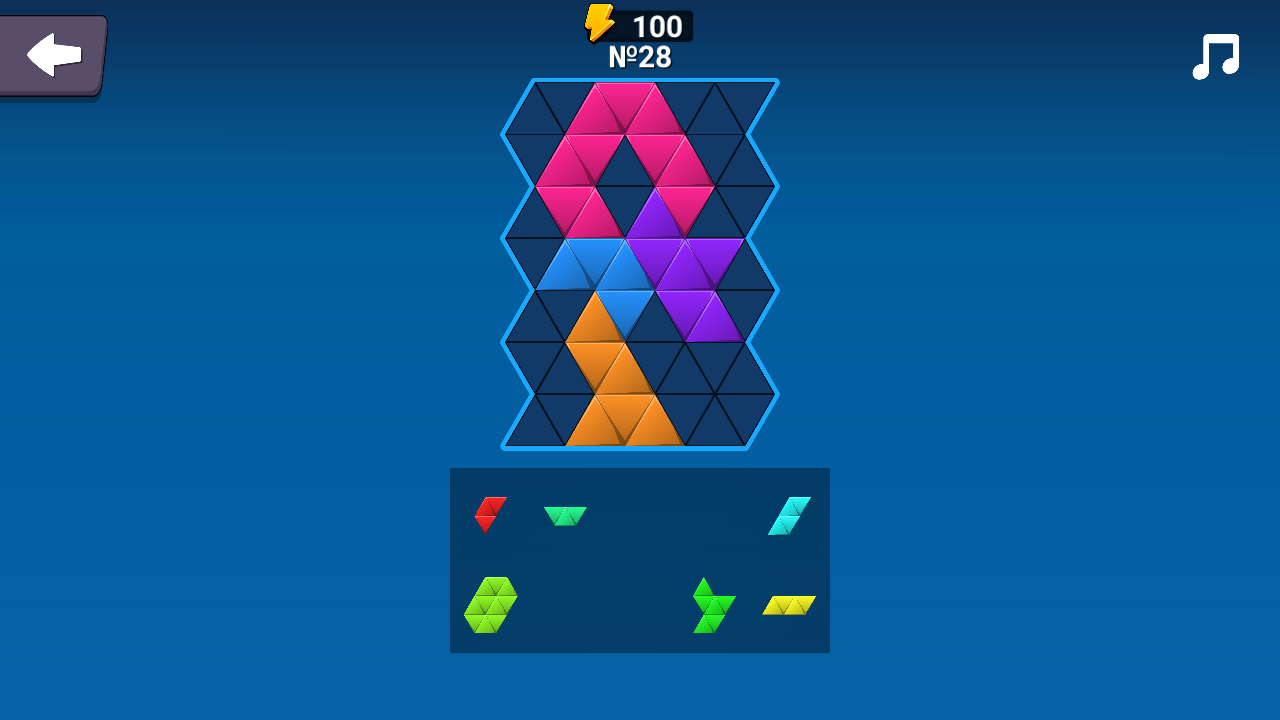The height and width of the screenshot is (720, 1280).
Task: Select the red rhombus piece in the tray
Action: (487, 515)
